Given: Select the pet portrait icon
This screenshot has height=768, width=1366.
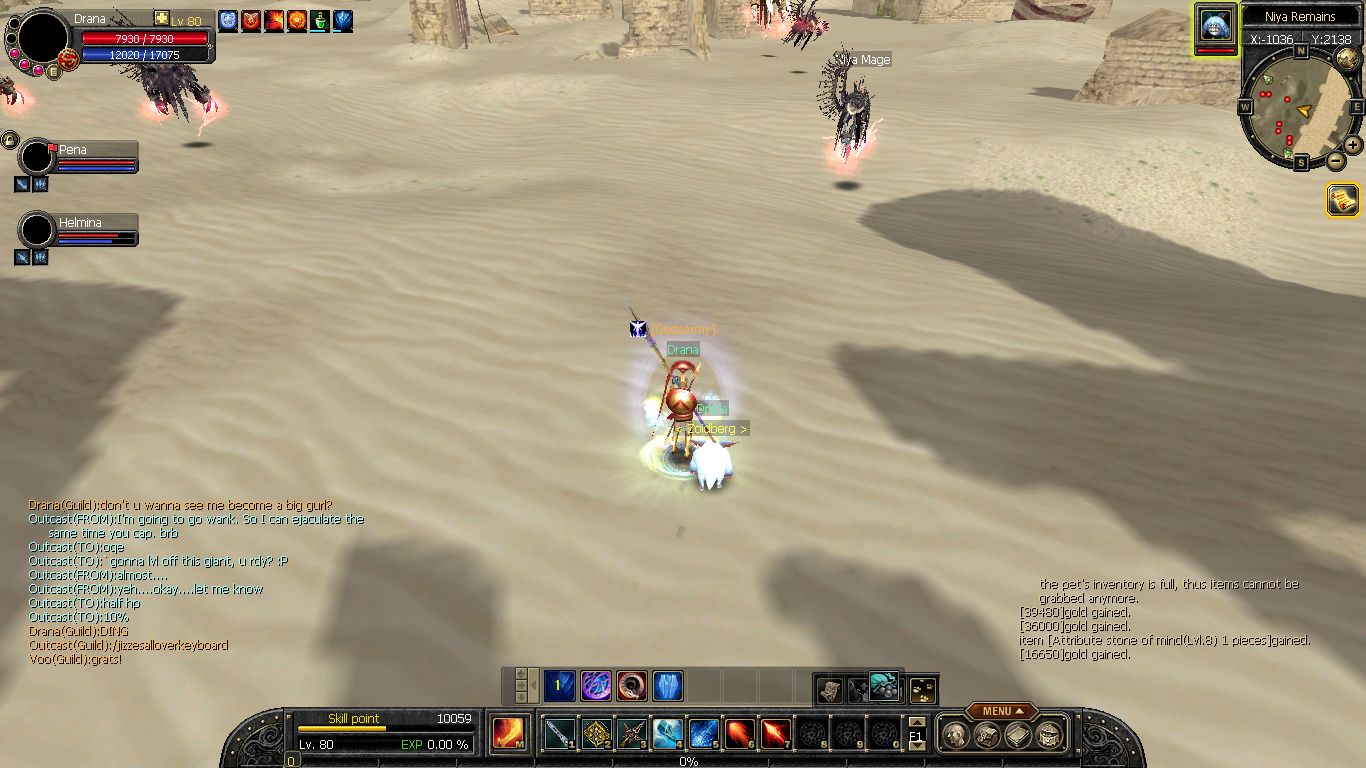Looking at the screenshot, I should pos(1215,25).
